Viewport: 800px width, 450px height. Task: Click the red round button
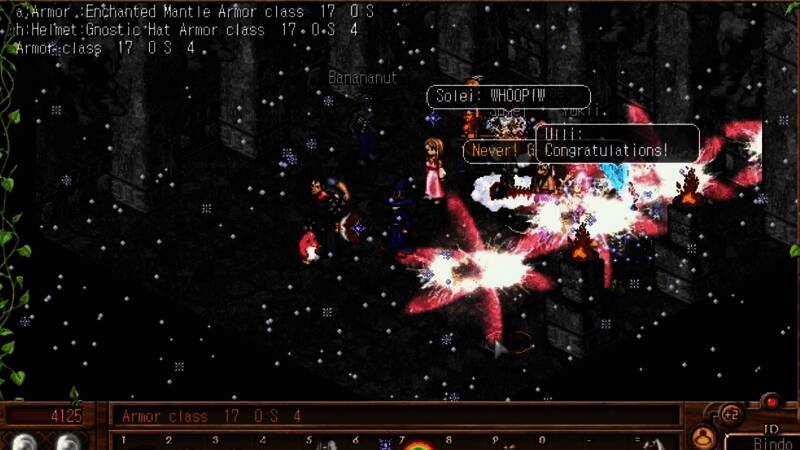(x=771, y=402)
